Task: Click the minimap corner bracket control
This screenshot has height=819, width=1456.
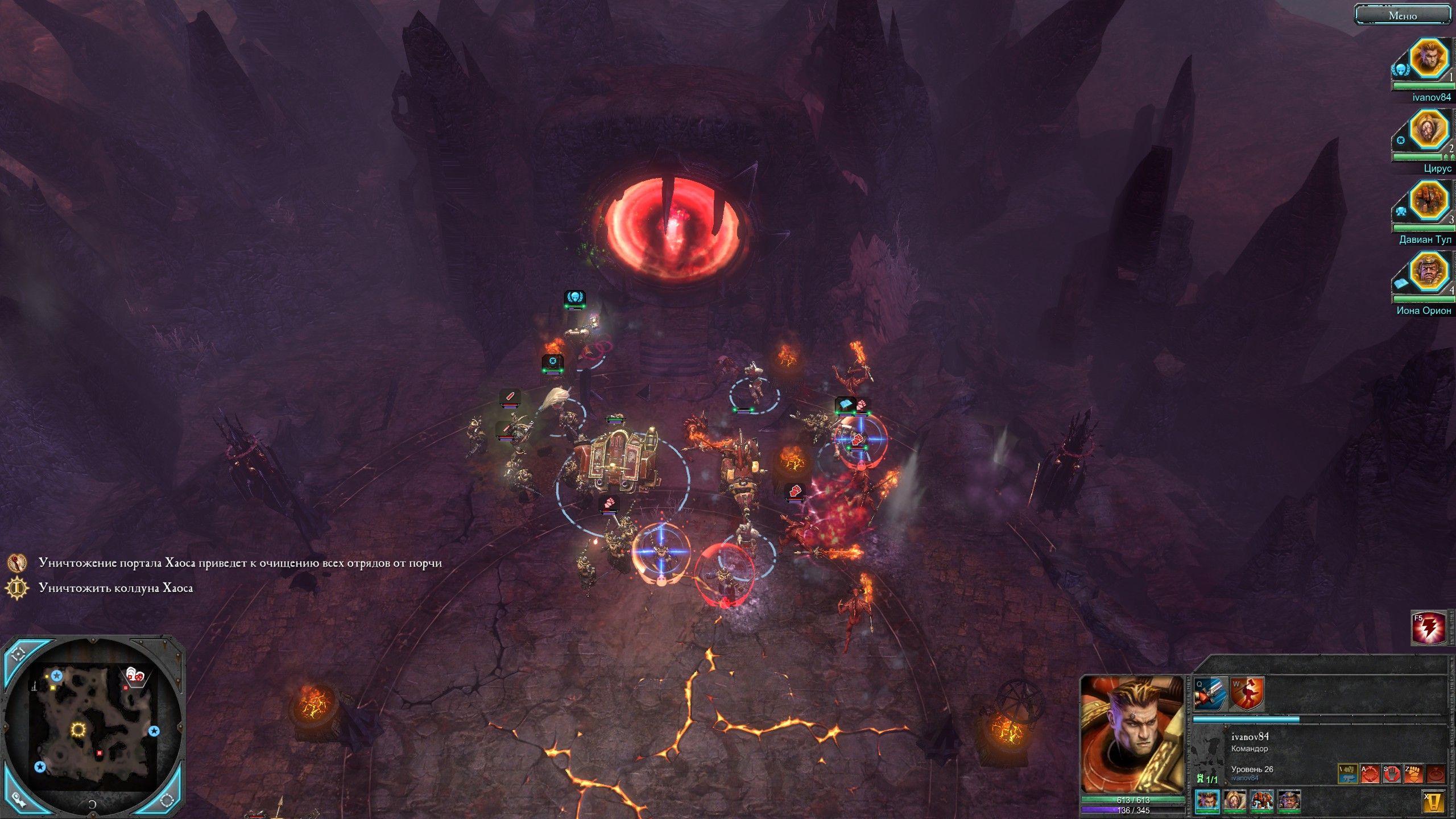Action: 20,654
